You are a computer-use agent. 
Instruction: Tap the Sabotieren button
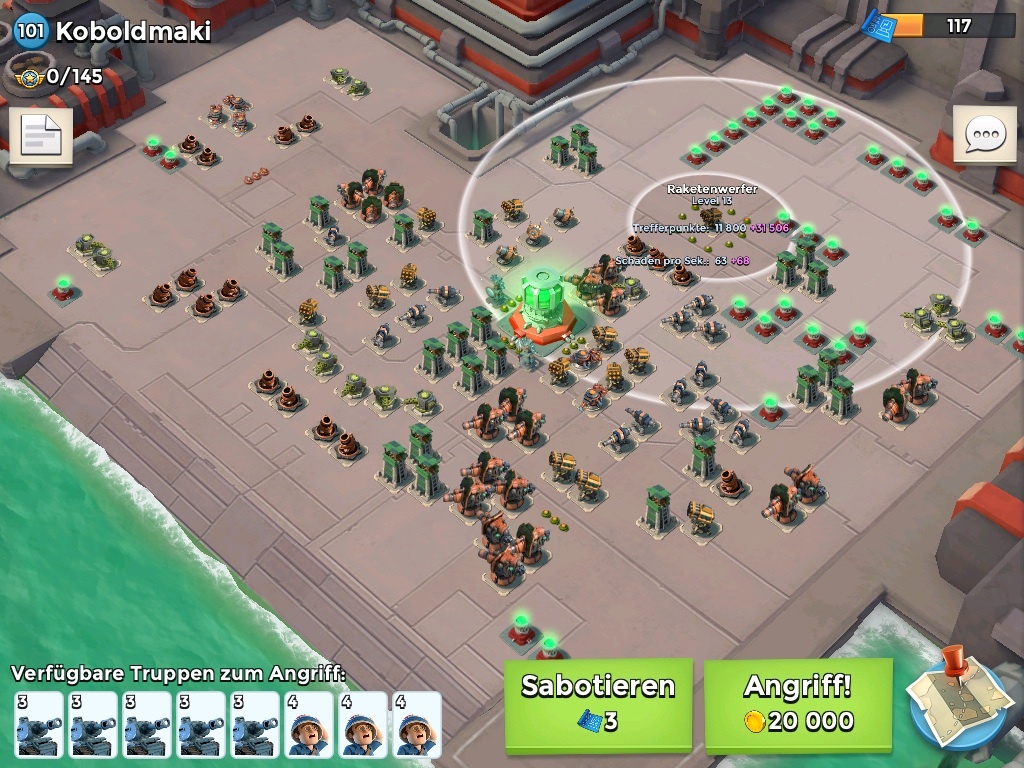pos(598,704)
